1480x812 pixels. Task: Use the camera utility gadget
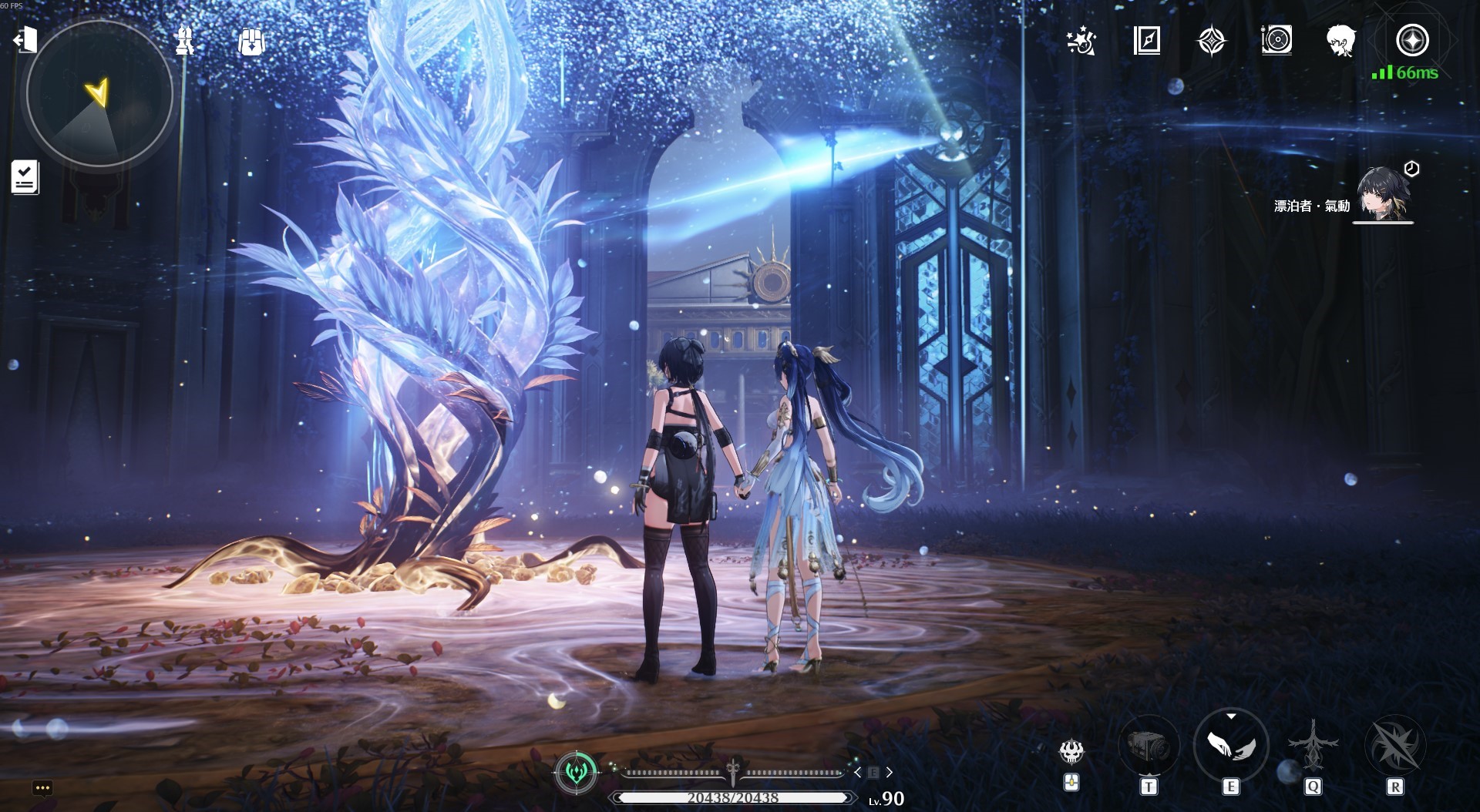pyautogui.click(x=1149, y=746)
